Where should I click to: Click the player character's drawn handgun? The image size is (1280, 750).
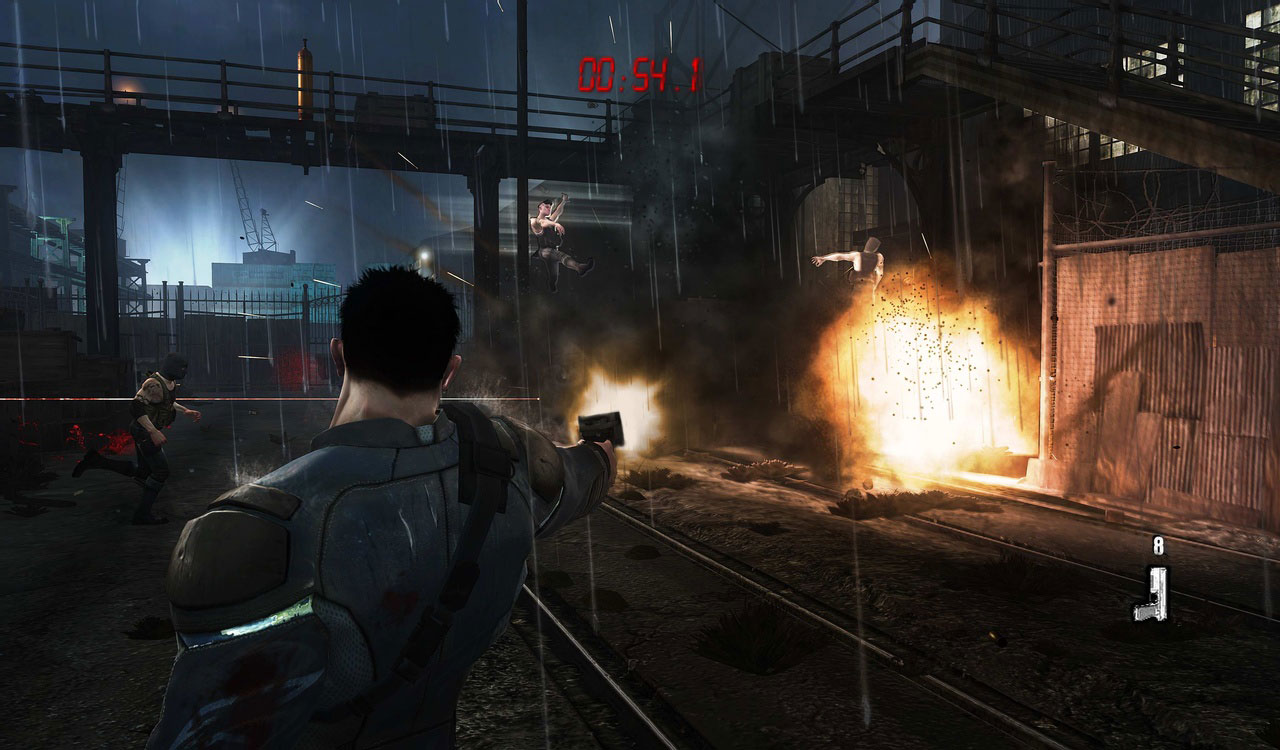(600, 426)
